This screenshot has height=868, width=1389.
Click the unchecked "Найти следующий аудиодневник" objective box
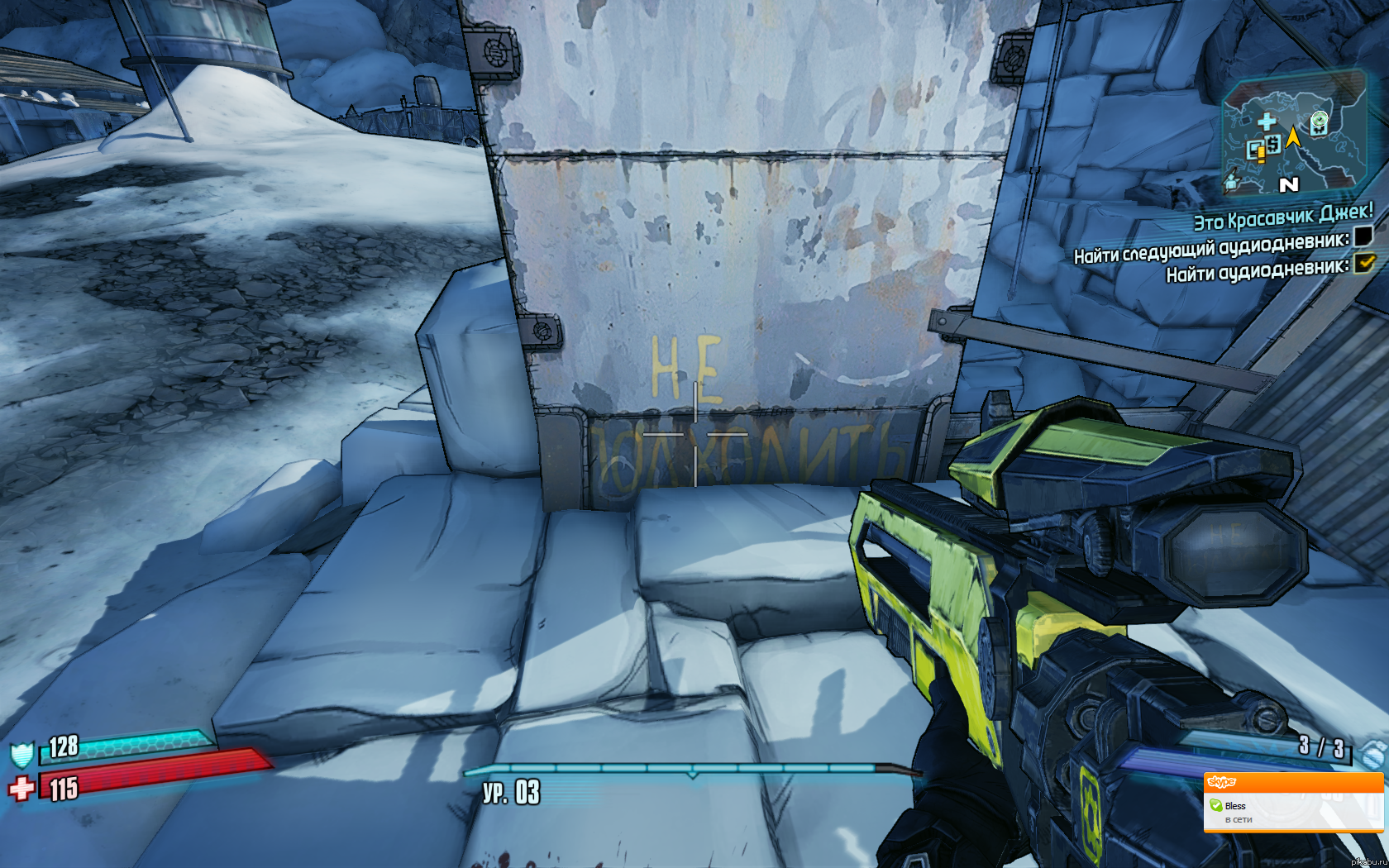click(1363, 237)
